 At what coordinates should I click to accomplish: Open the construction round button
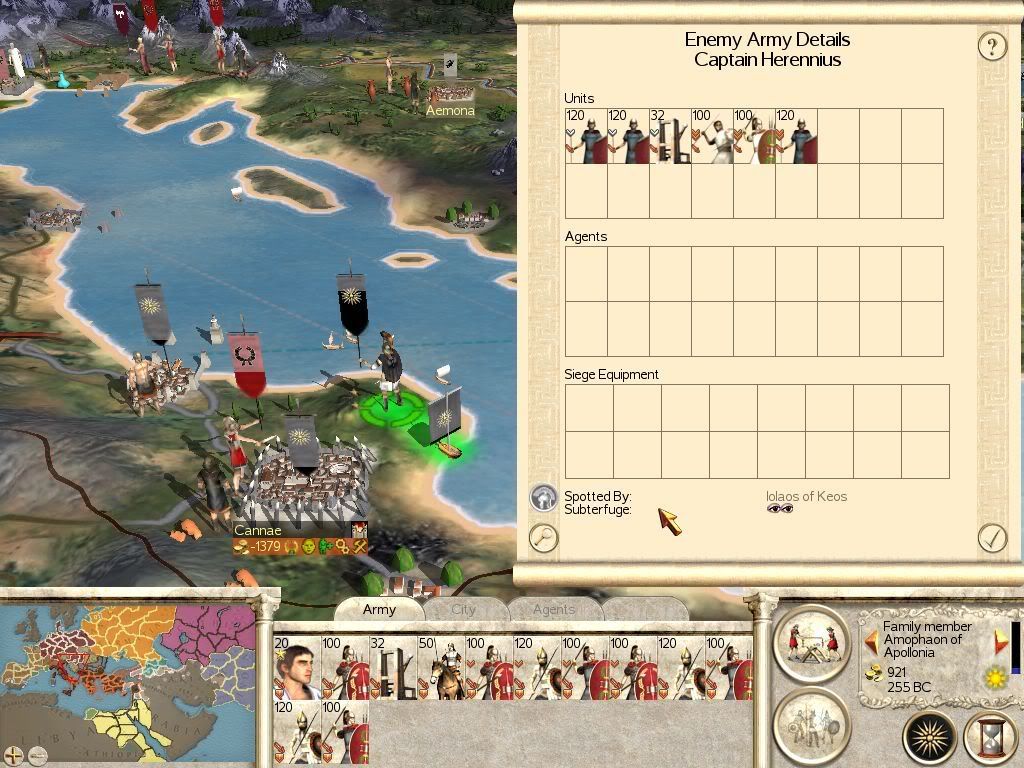811,640
